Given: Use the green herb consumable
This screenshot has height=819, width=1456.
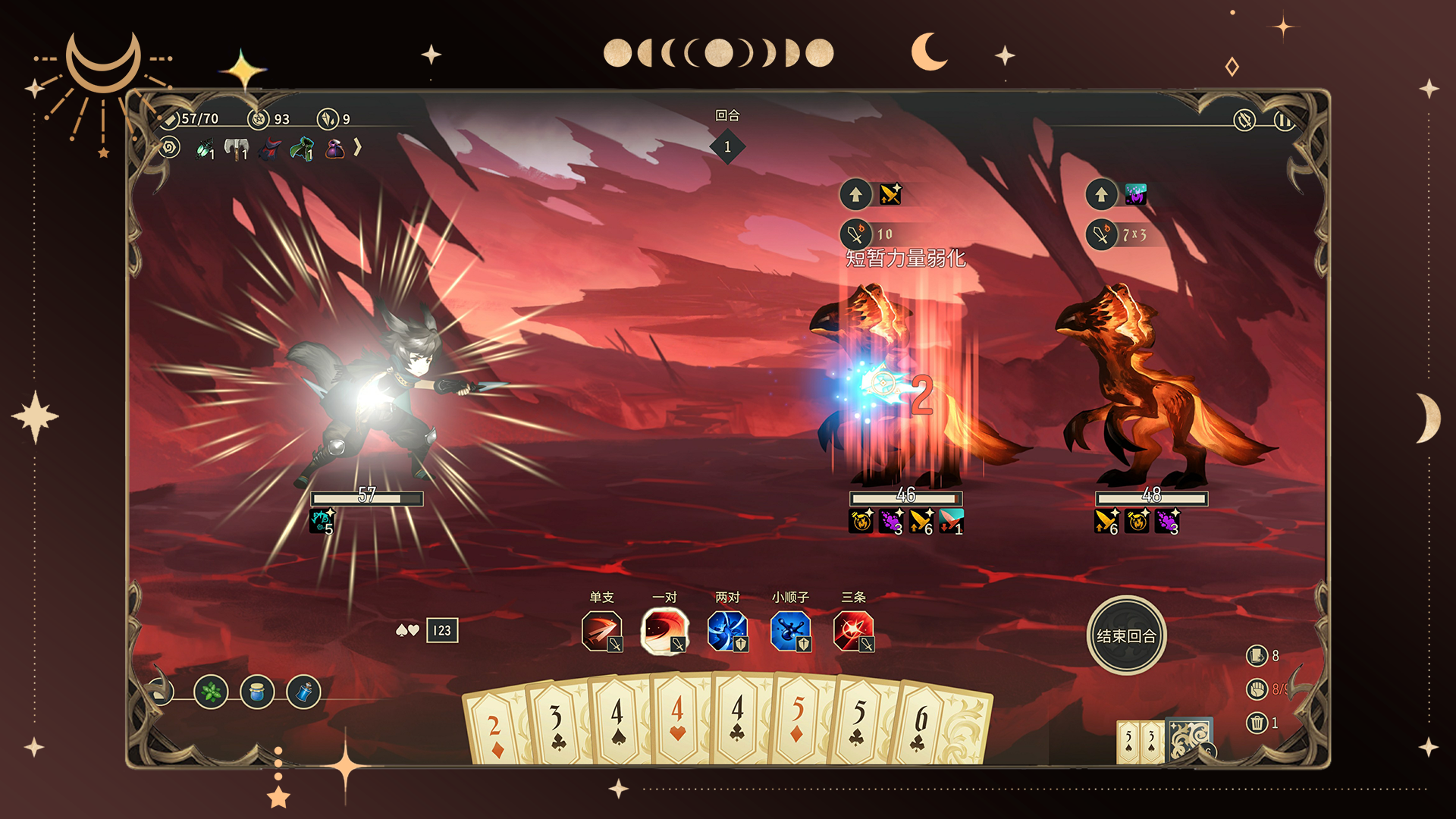Looking at the screenshot, I should click(211, 692).
